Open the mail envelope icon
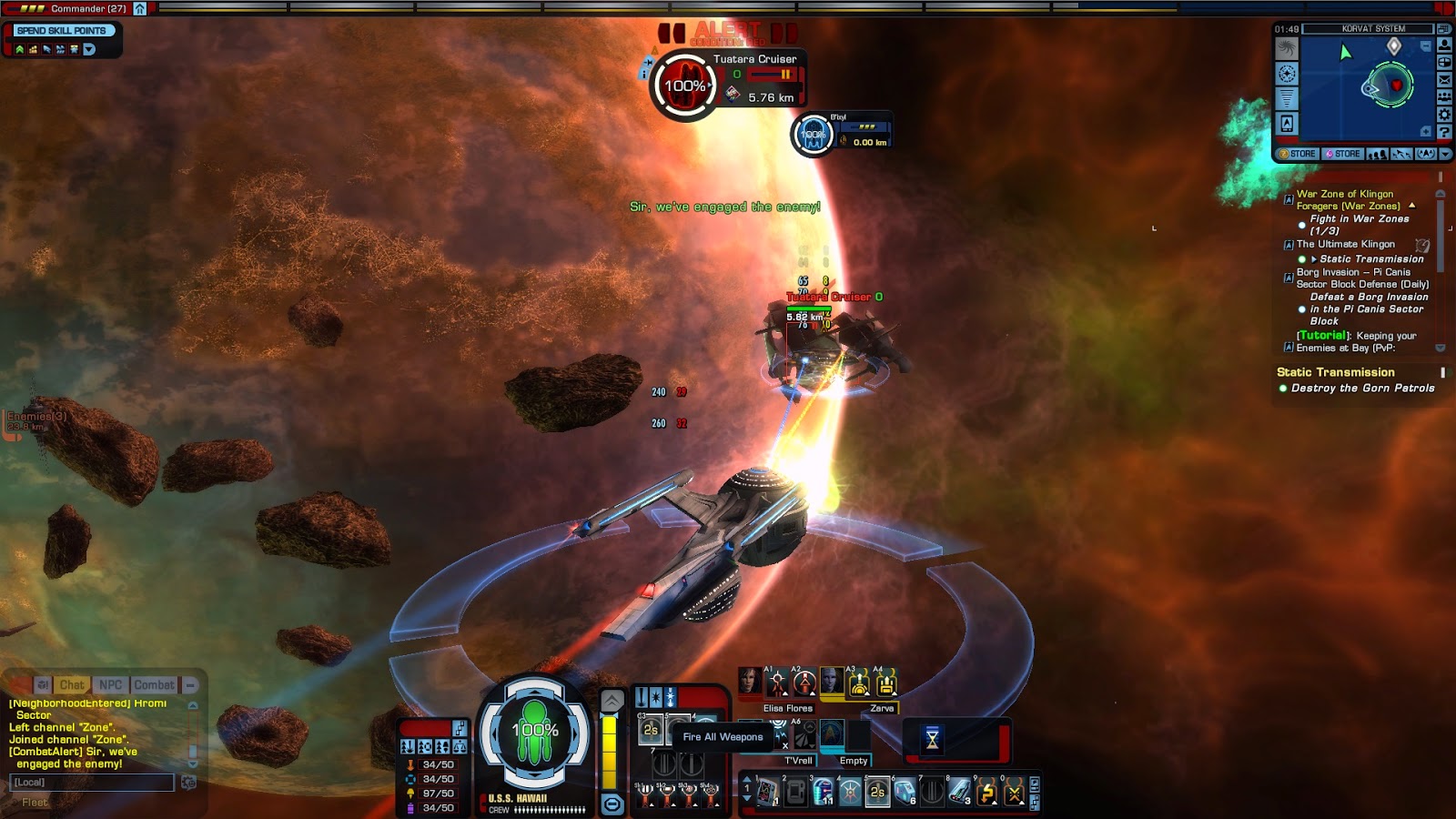1456x819 pixels. pyautogui.click(x=1444, y=79)
